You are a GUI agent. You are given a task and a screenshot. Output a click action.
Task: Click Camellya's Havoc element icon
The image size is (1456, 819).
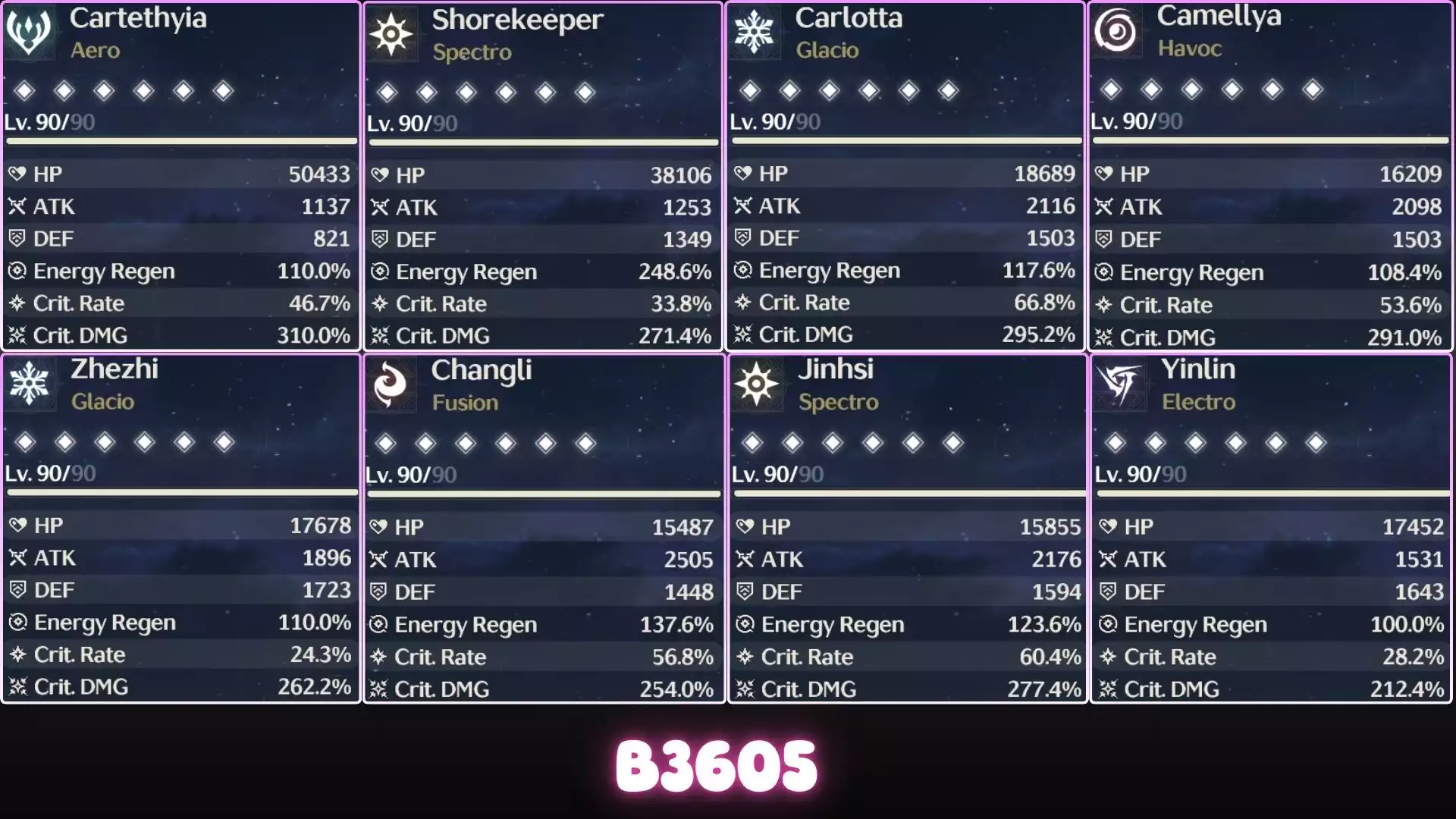1116,30
